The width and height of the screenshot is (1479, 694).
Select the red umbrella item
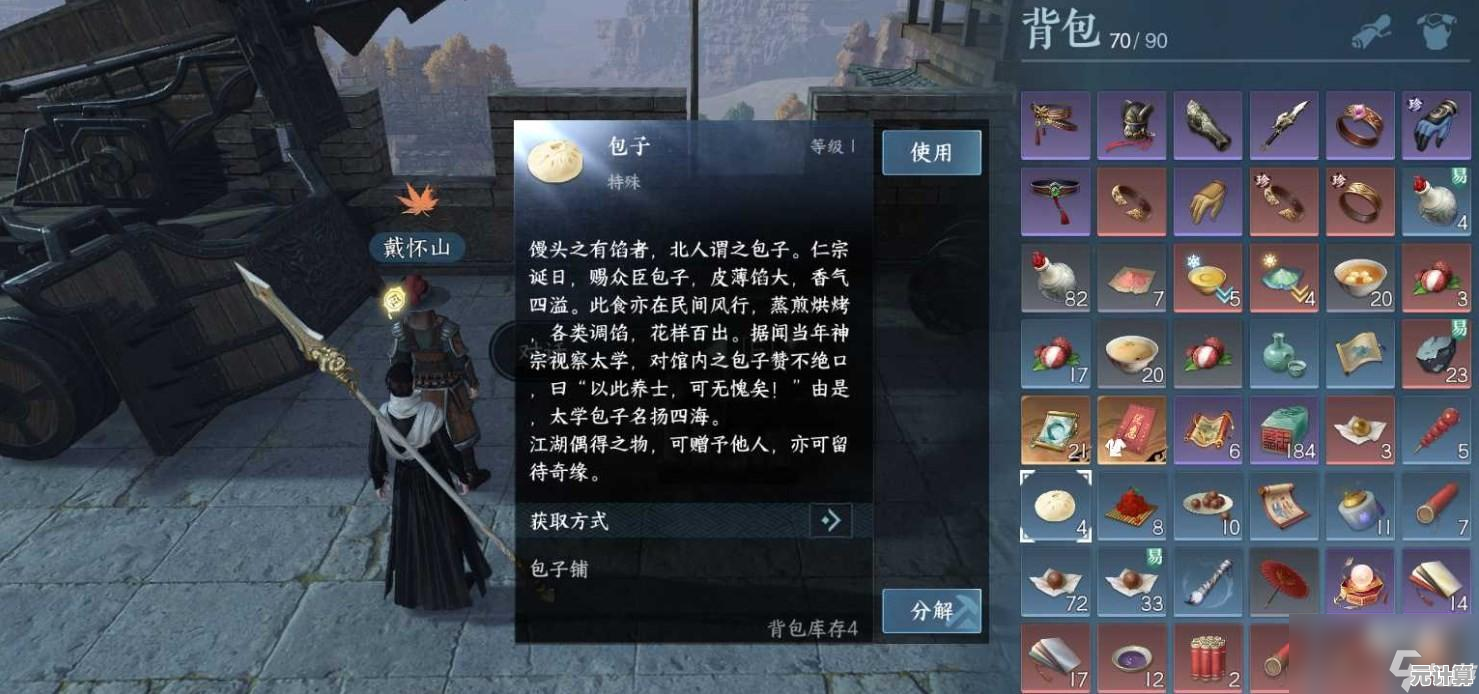pos(1283,582)
